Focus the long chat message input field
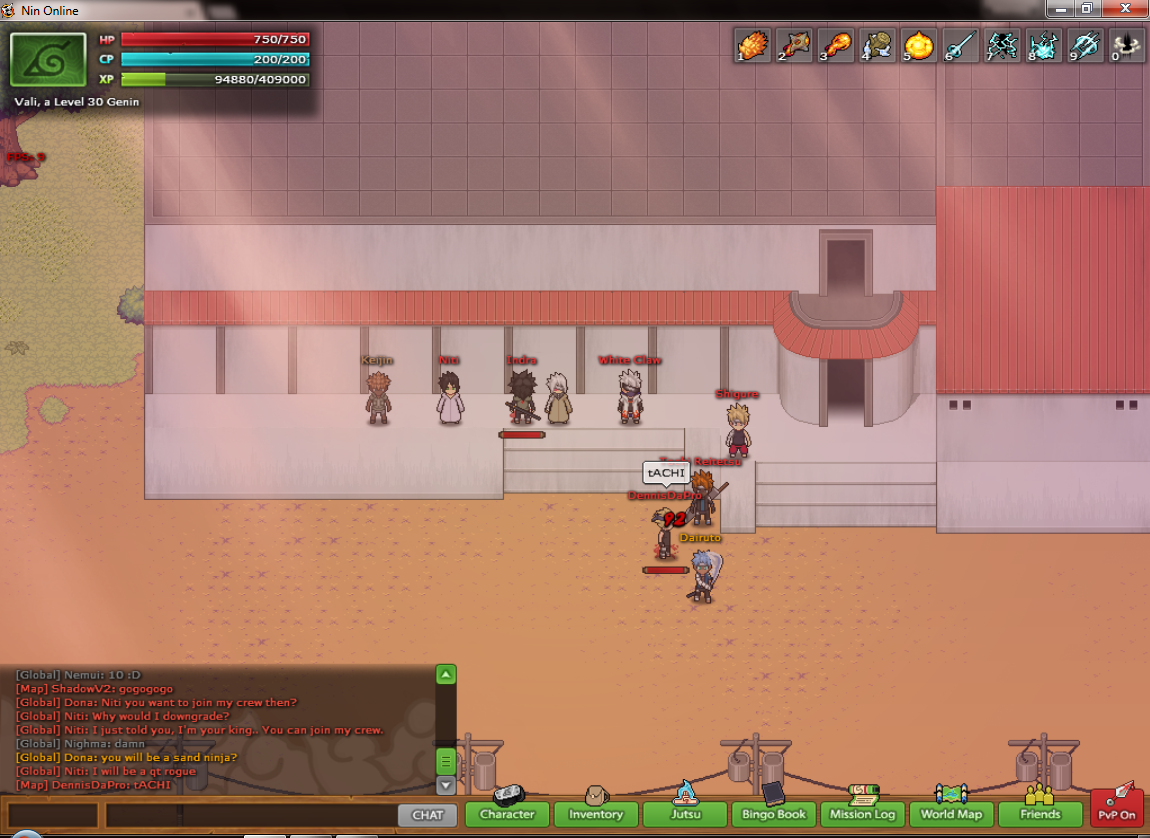 pos(250,815)
